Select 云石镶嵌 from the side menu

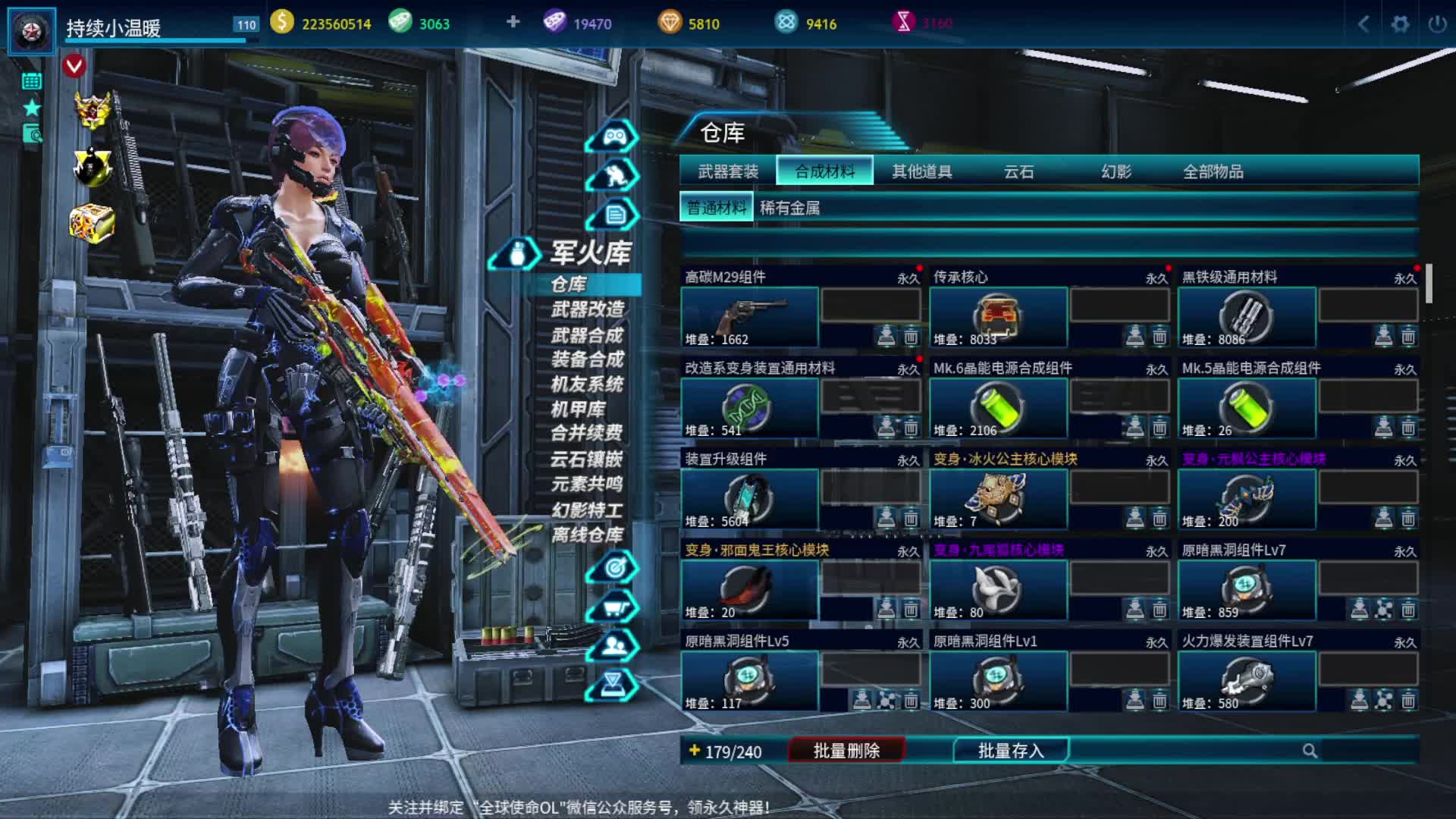coord(586,459)
